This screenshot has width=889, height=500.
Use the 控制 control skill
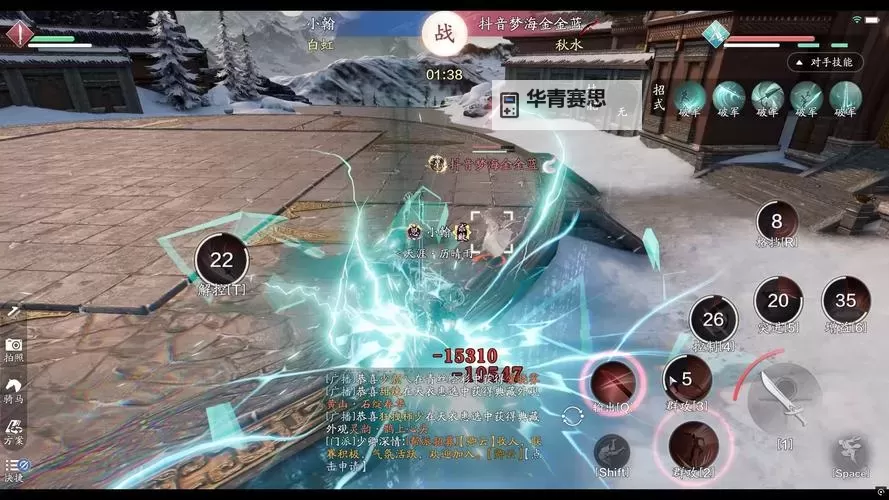click(x=713, y=321)
